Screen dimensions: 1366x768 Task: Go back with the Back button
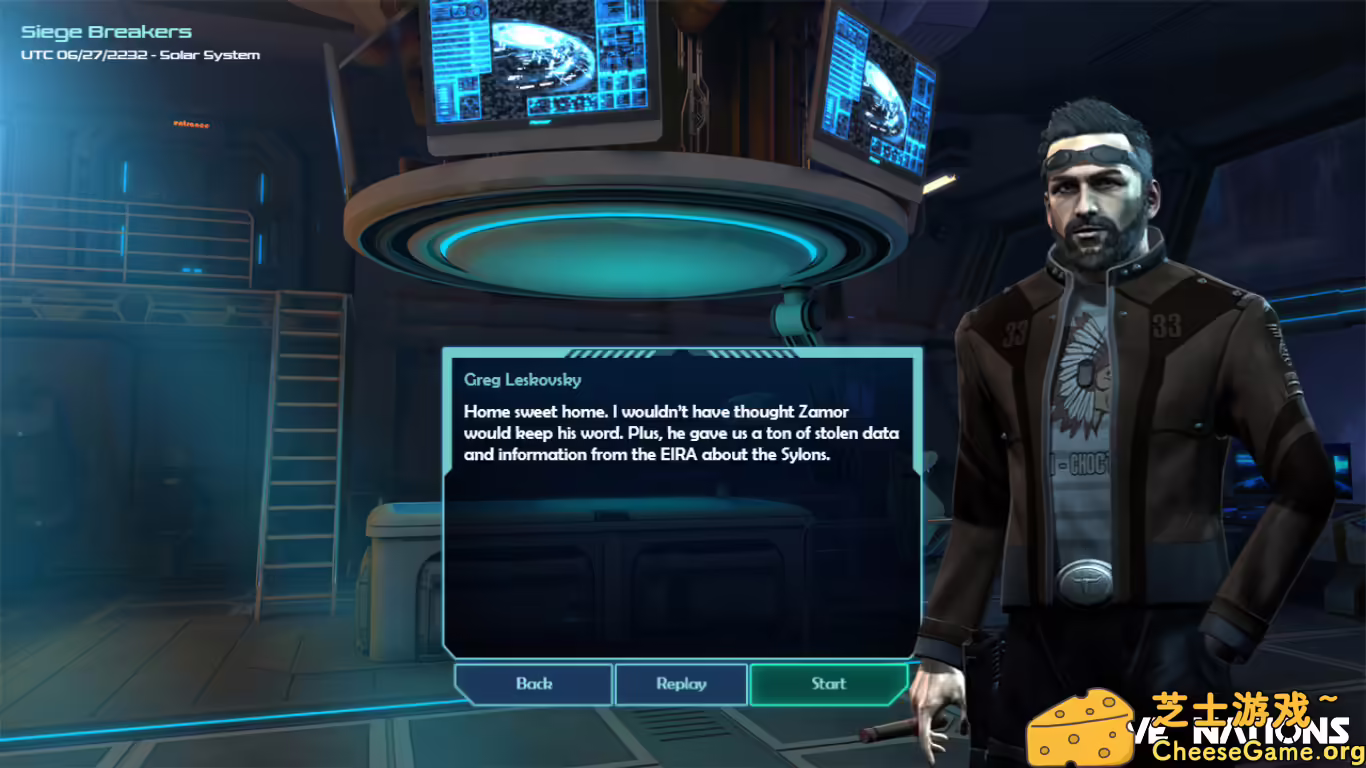[534, 684]
